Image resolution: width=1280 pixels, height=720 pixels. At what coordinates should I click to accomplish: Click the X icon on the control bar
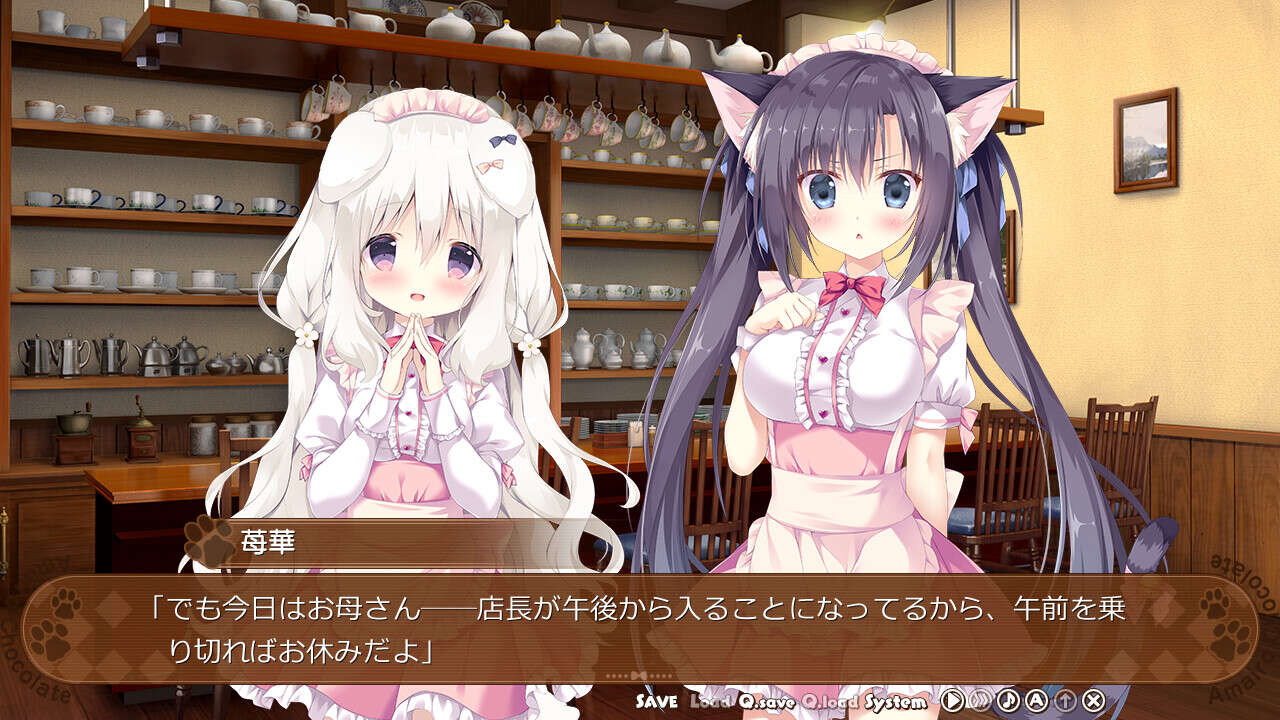point(1094,700)
